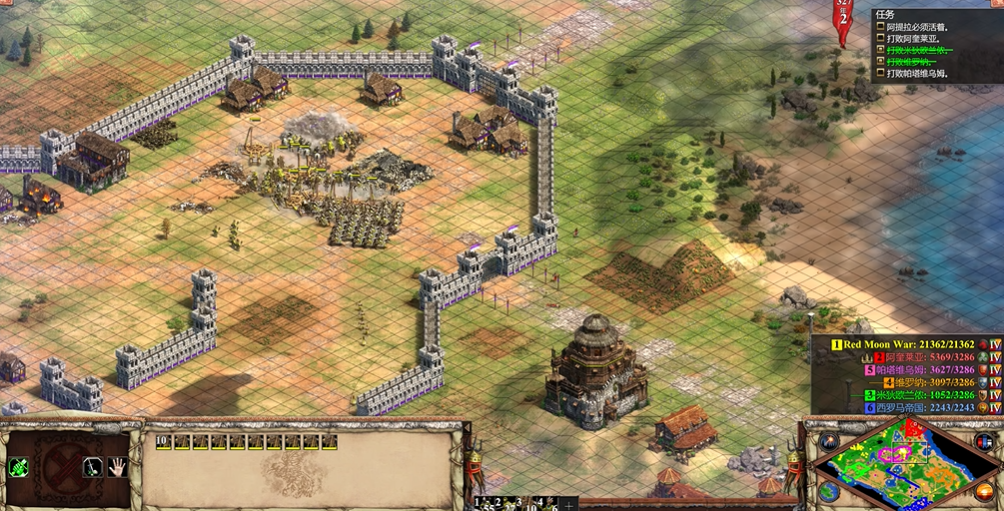
Task: Activate the open-hand stop command
Action: (x=116, y=467)
